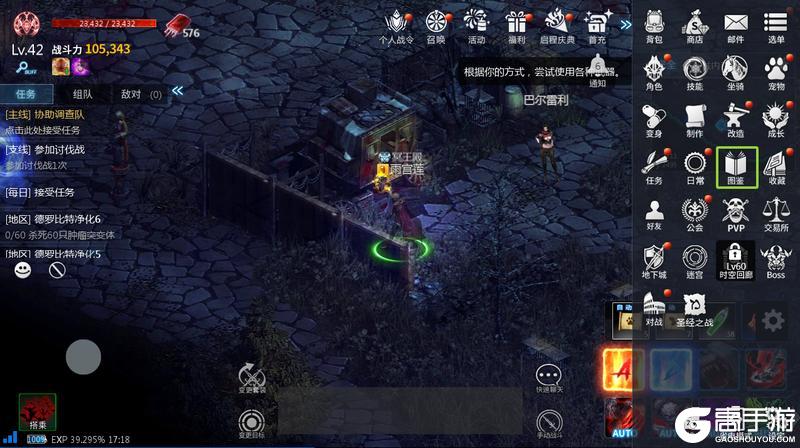Open the 邮件 mail inbox
Viewport: 800px width, 448px height.
[x=736, y=24]
